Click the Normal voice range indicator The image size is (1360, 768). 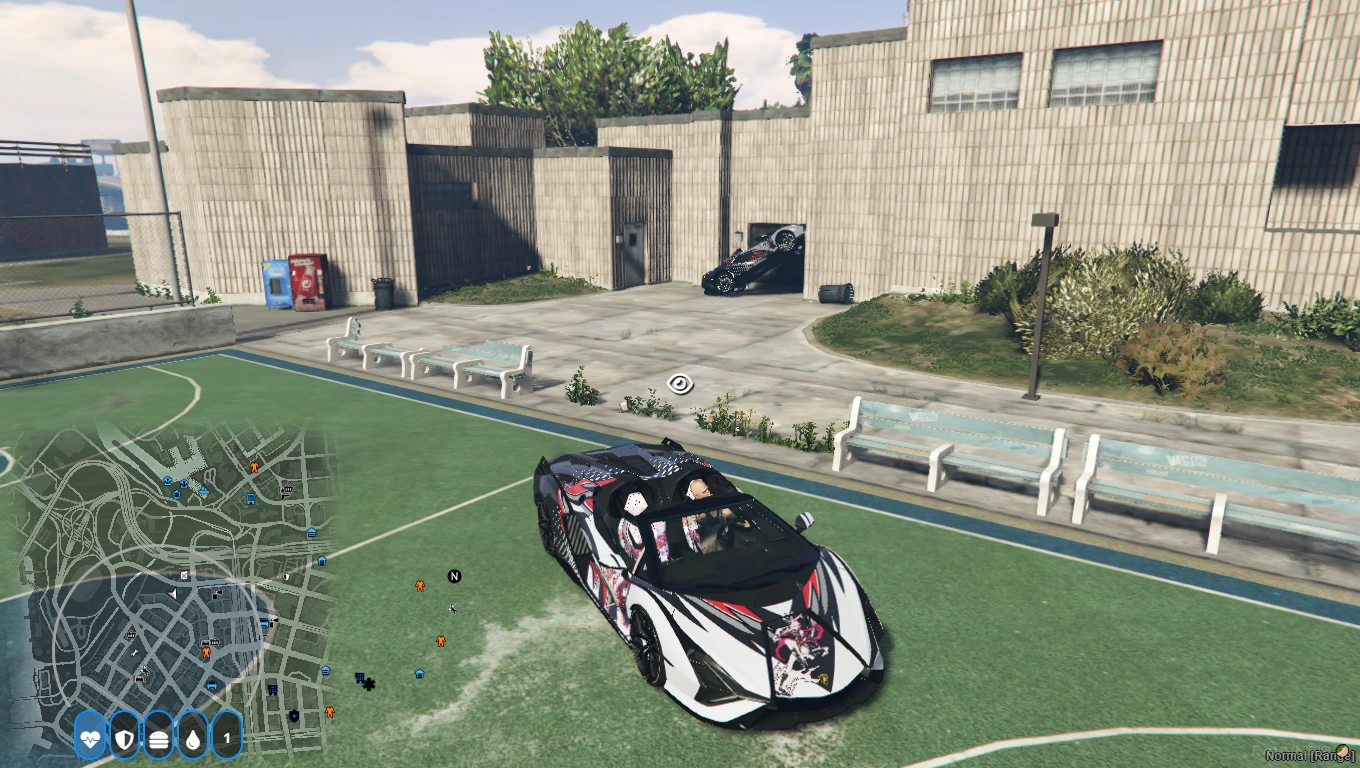point(1310,756)
